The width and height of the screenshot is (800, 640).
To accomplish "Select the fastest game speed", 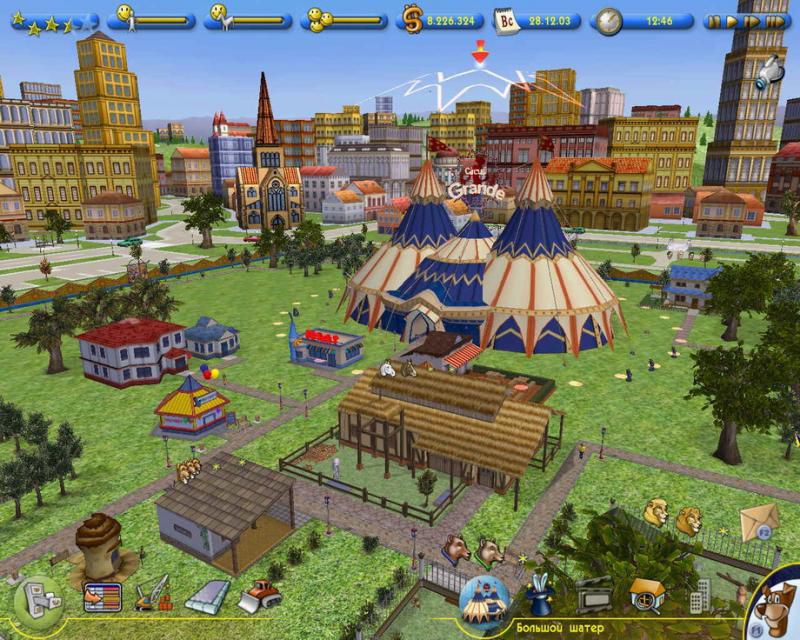I will (774, 20).
